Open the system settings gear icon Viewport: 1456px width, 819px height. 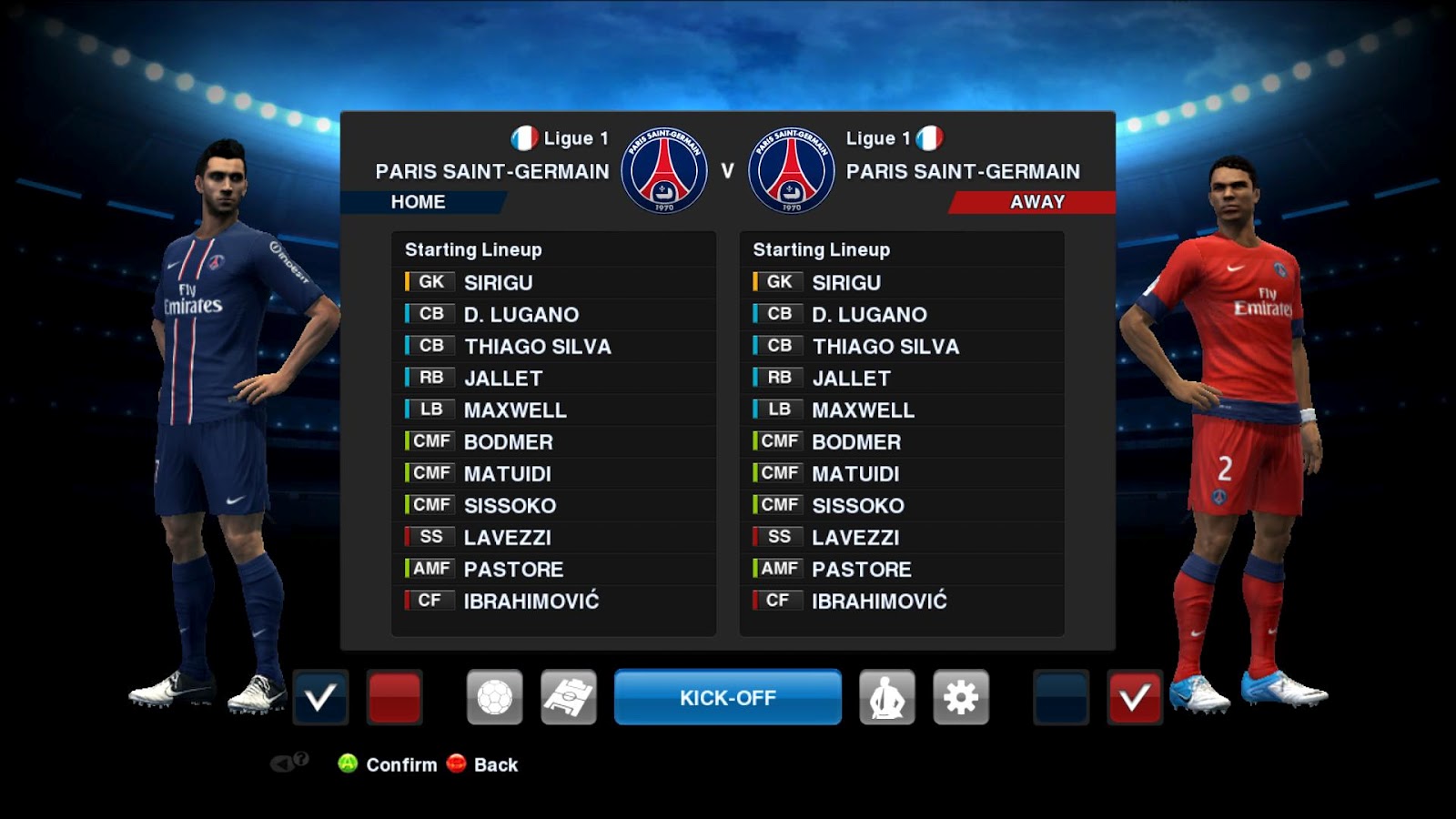(962, 696)
